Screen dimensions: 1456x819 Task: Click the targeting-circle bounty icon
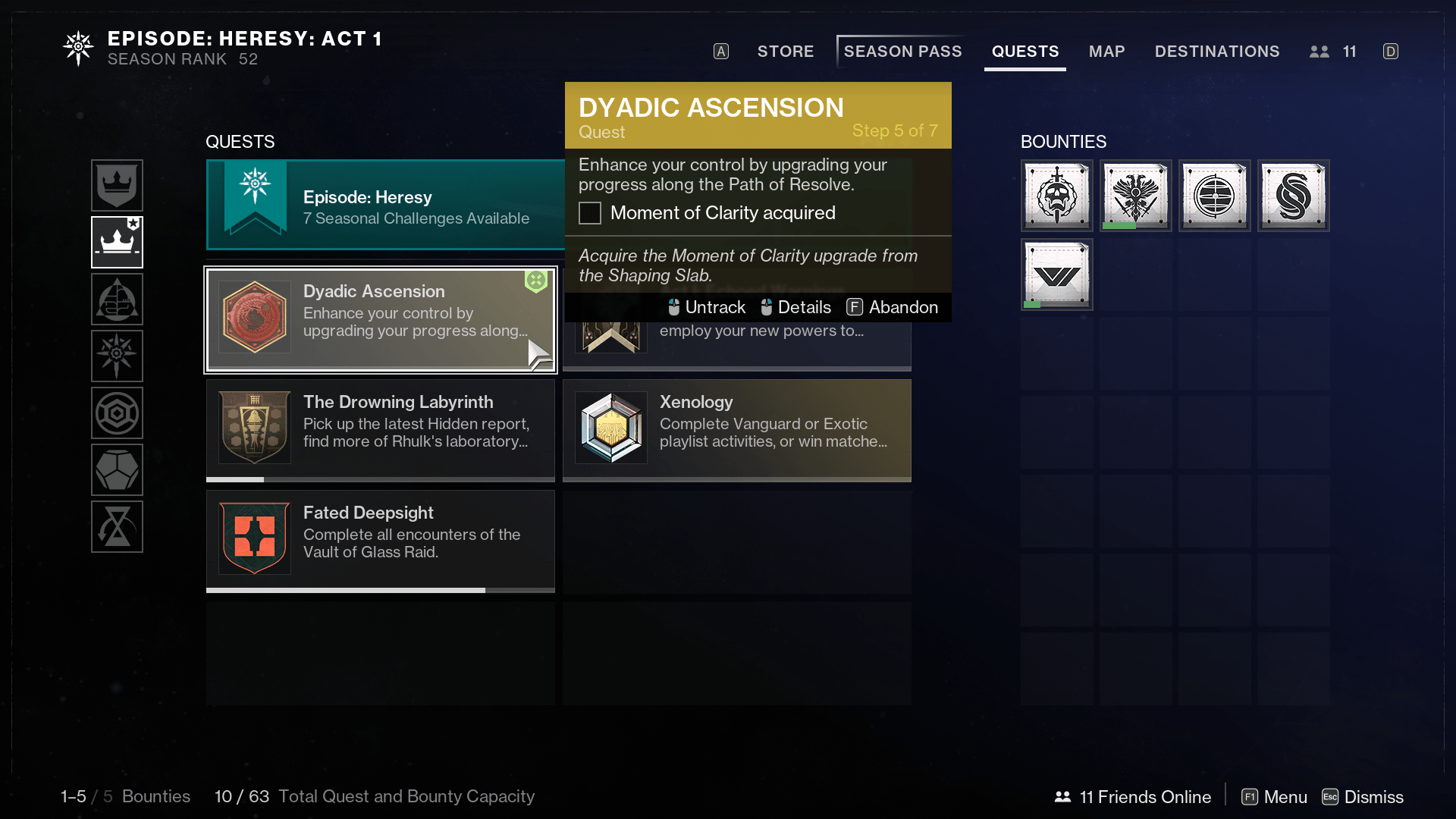pyautogui.click(x=1214, y=195)
